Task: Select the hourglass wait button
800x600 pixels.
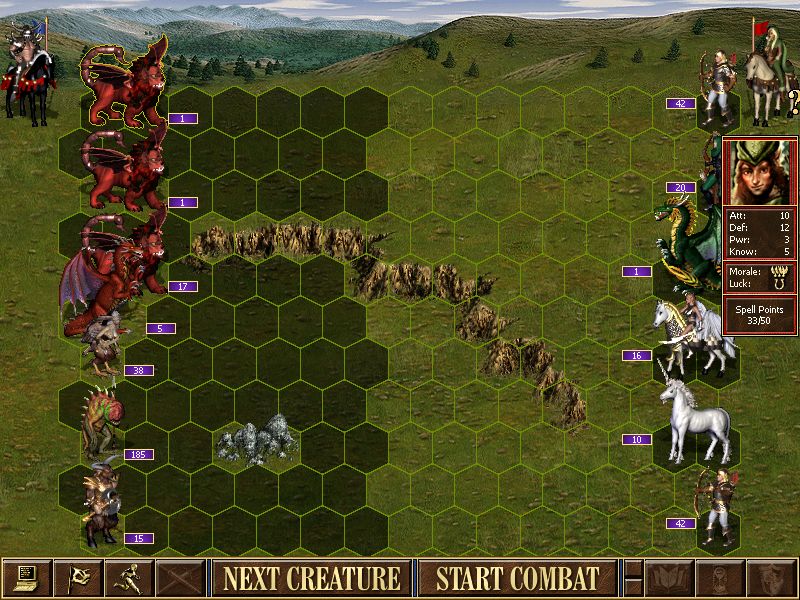Action: tap(721, 578)
